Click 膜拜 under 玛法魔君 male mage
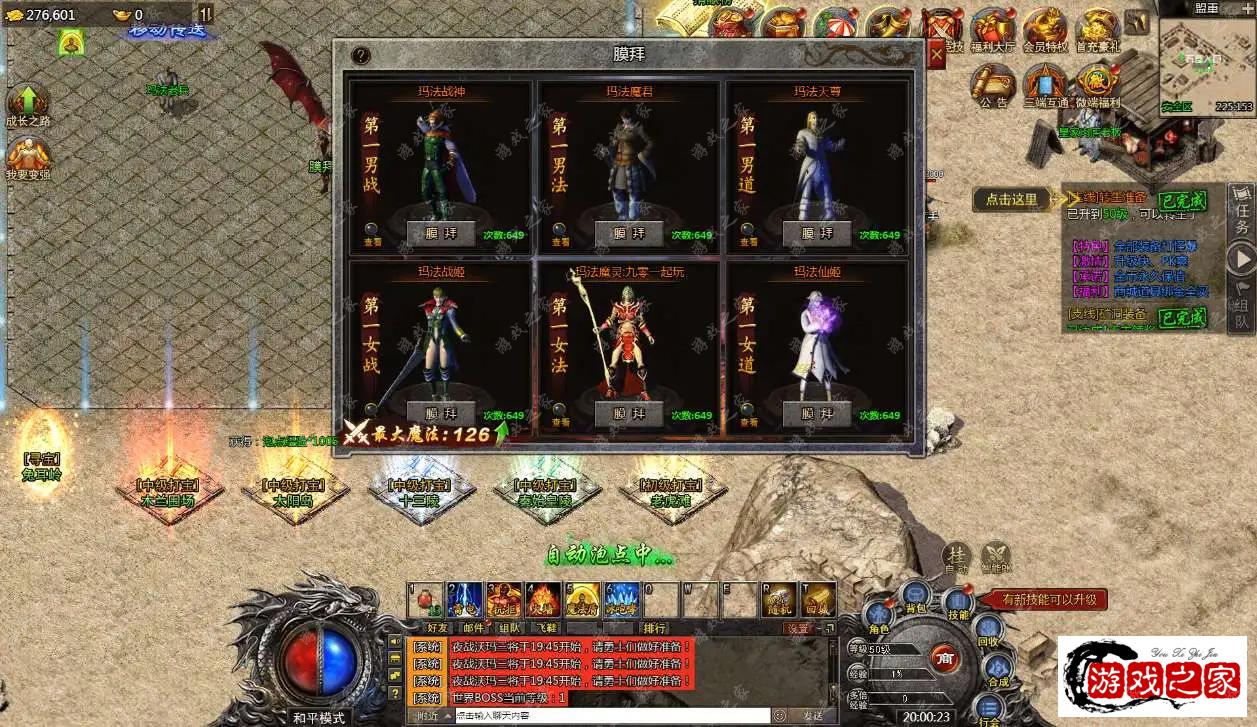 [x=629, y=233]
